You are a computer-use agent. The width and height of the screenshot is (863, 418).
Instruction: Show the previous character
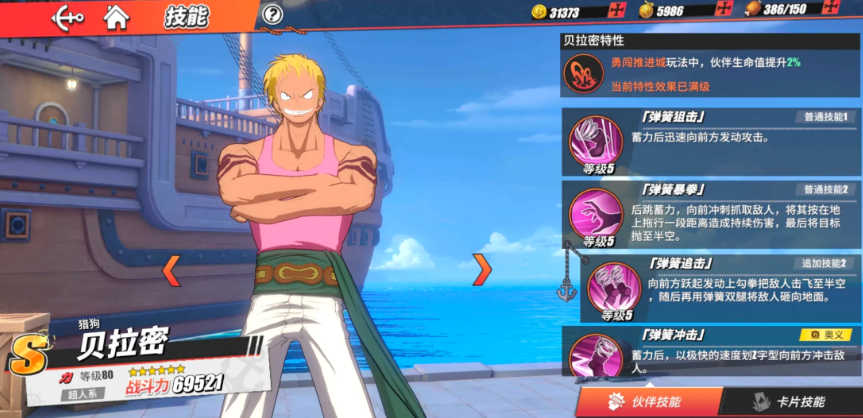pyautogui.click(x=171, y=268)
